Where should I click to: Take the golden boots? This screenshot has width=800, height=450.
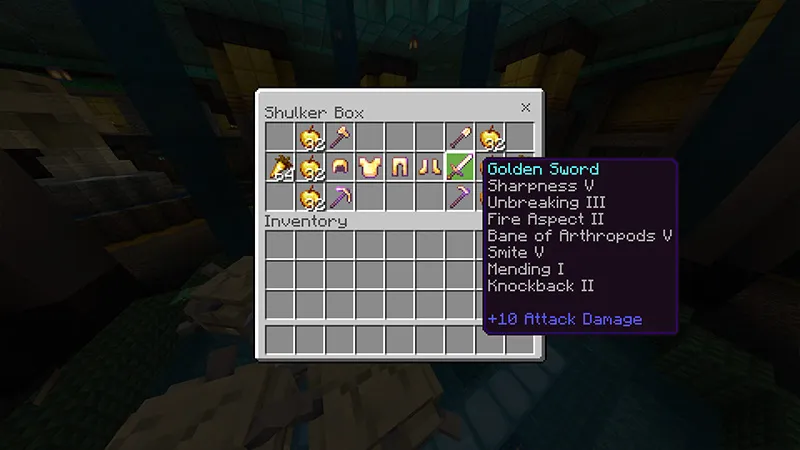pyautogui.click(x=430, y=166)
